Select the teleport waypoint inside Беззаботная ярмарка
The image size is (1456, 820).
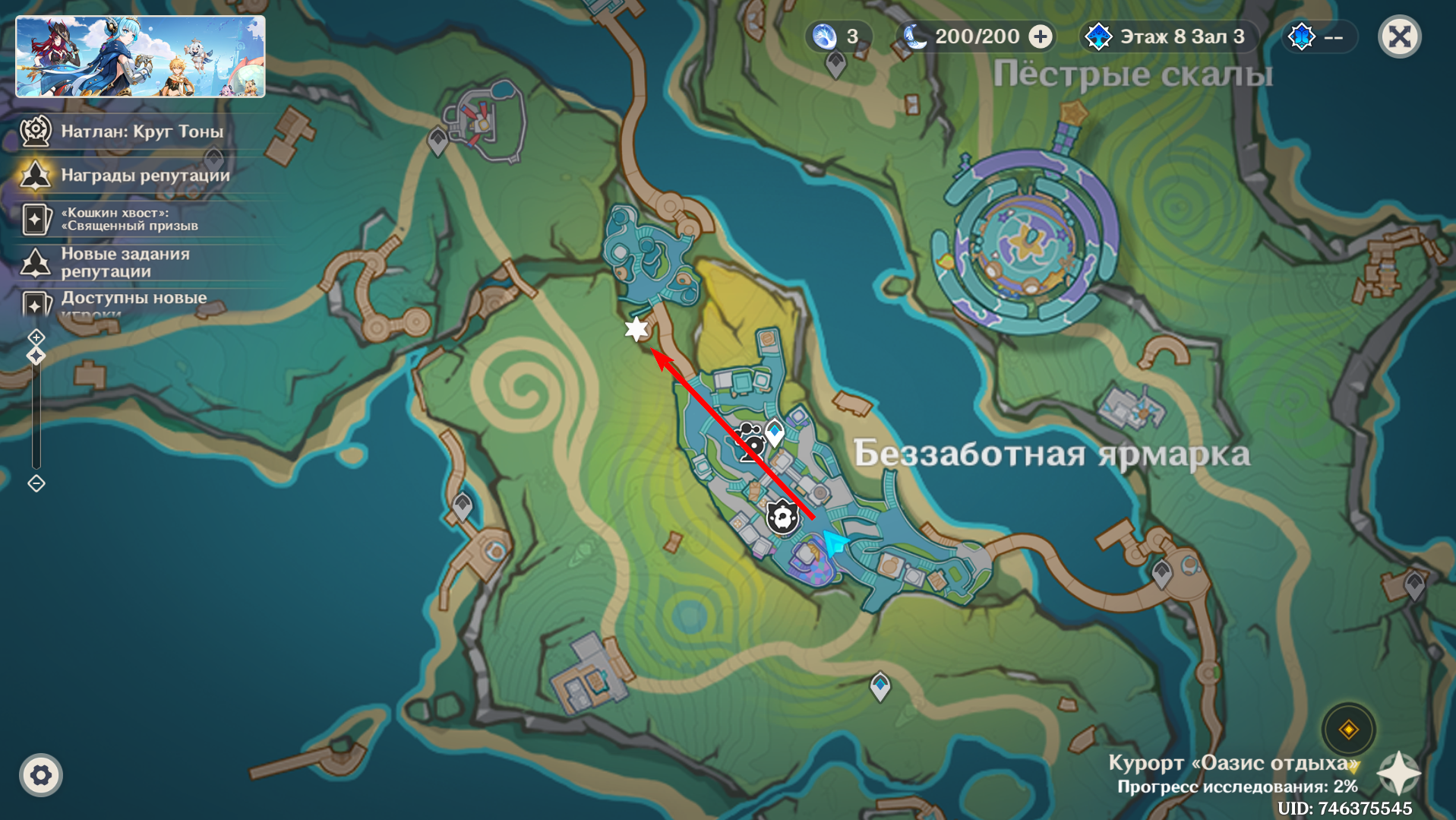(x=775, y=432)
